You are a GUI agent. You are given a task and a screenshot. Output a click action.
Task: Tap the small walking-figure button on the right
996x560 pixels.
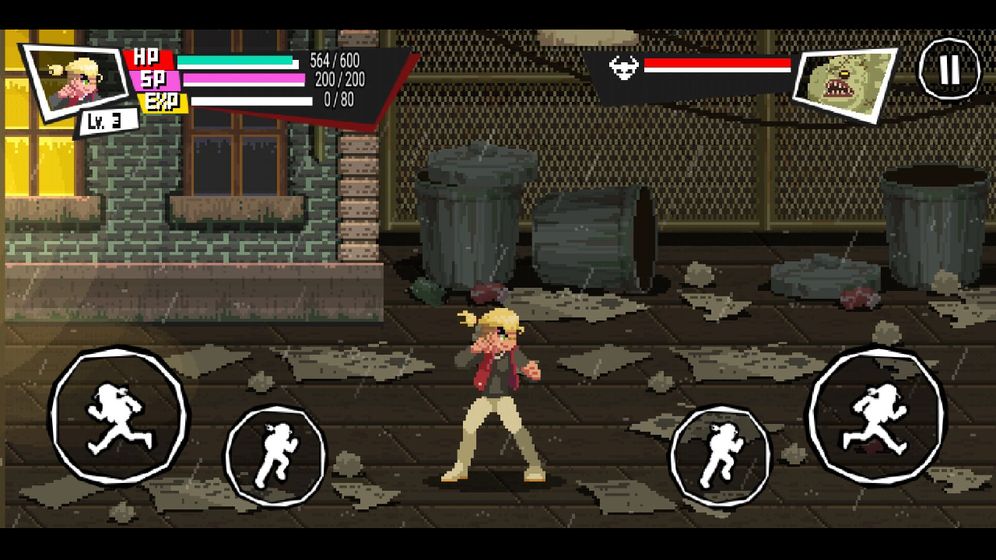tap(720, 455)
